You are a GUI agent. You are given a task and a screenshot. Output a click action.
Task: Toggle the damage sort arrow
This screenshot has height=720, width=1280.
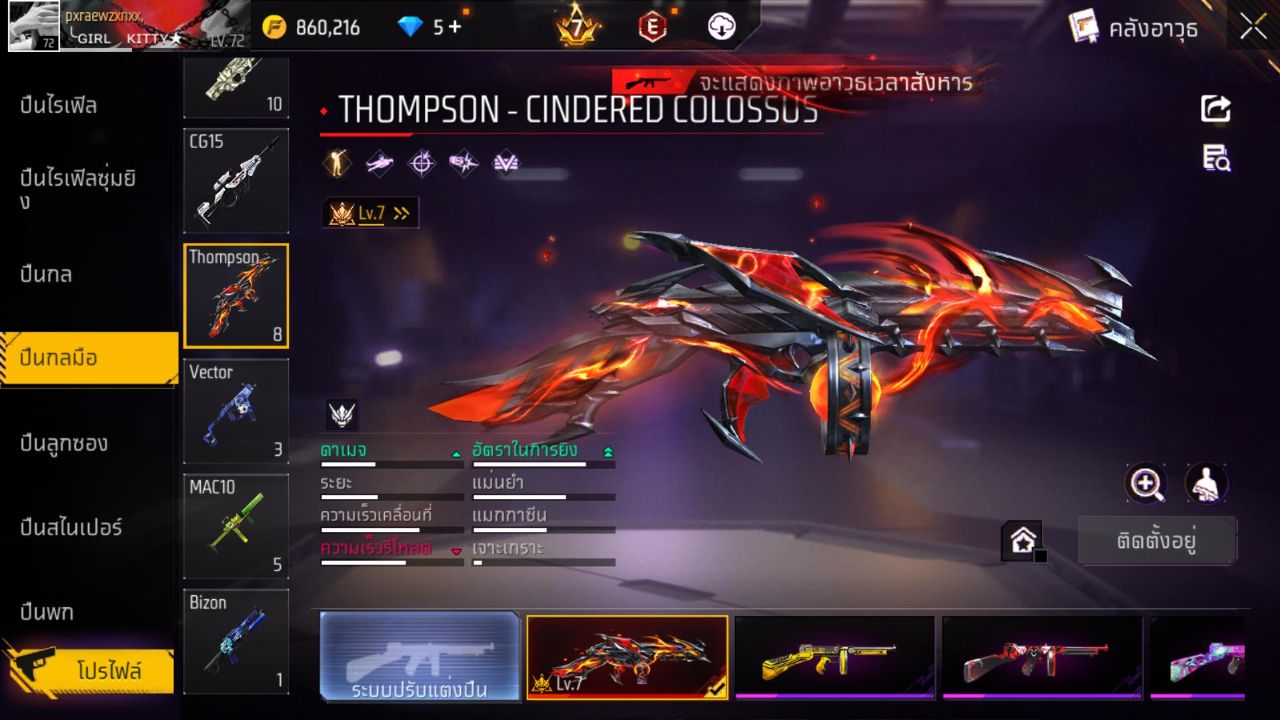point(456,452)
